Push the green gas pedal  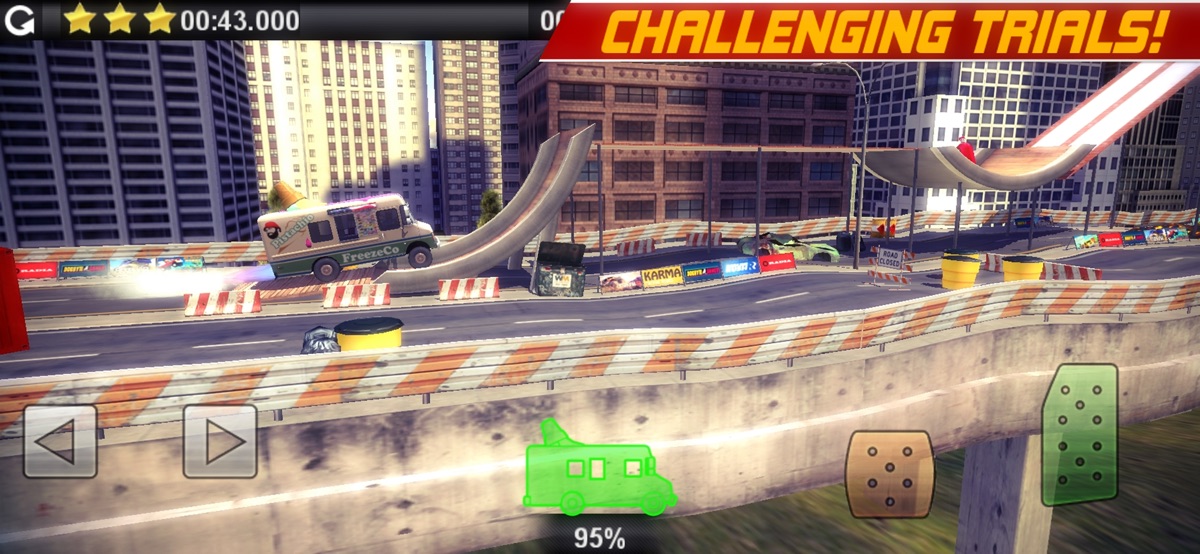[x=1080, y=434]
